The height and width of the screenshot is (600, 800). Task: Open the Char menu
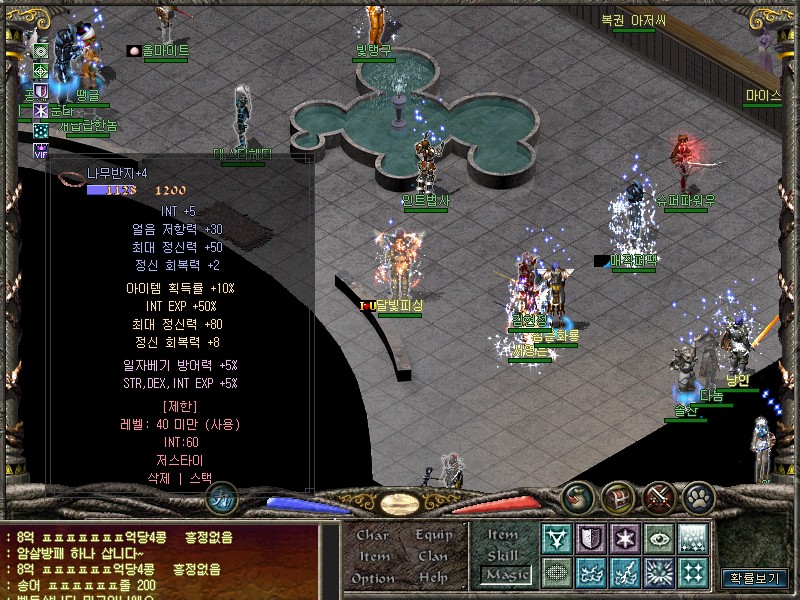point(372,536)
